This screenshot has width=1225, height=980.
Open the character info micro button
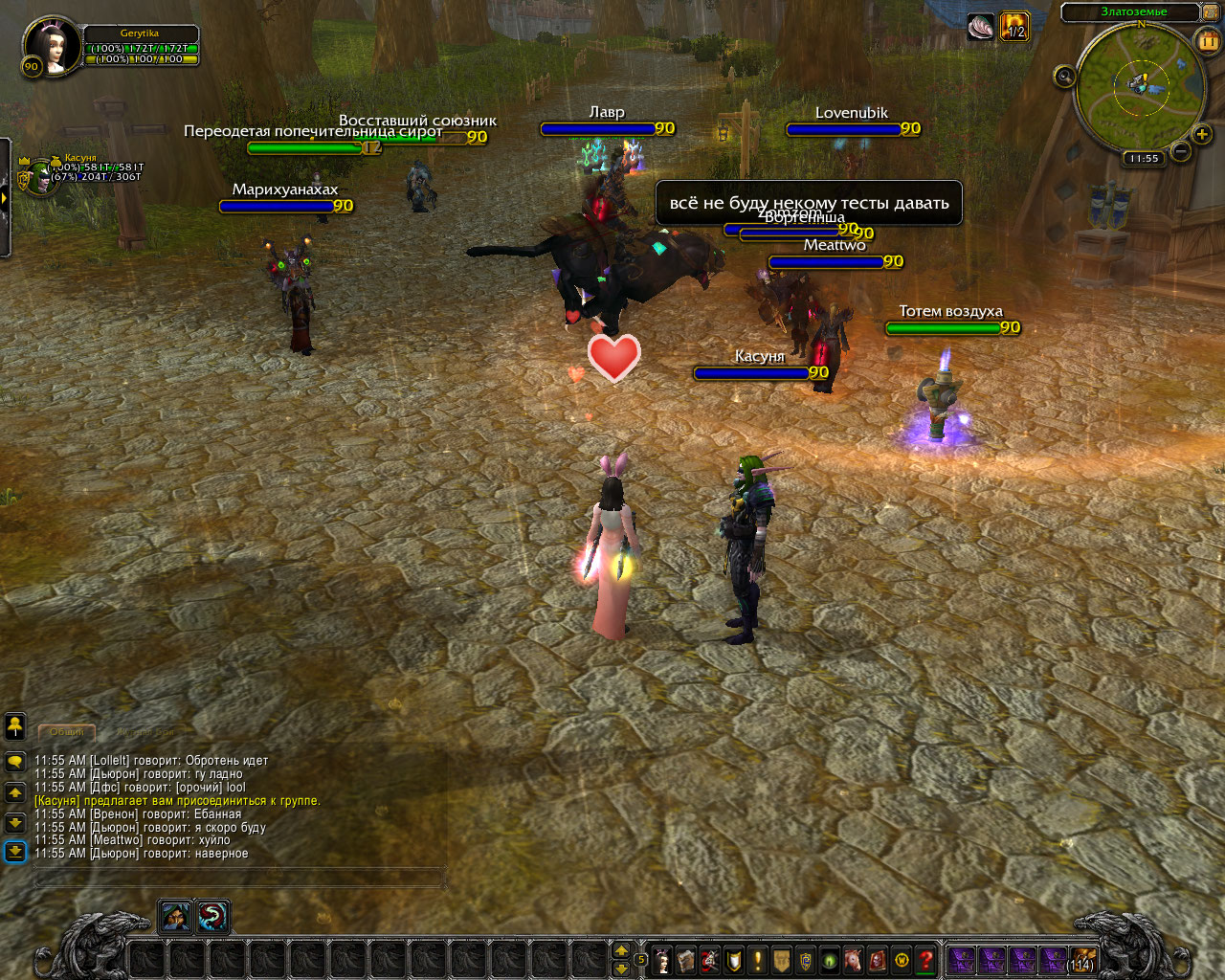[x=662, y=960]
